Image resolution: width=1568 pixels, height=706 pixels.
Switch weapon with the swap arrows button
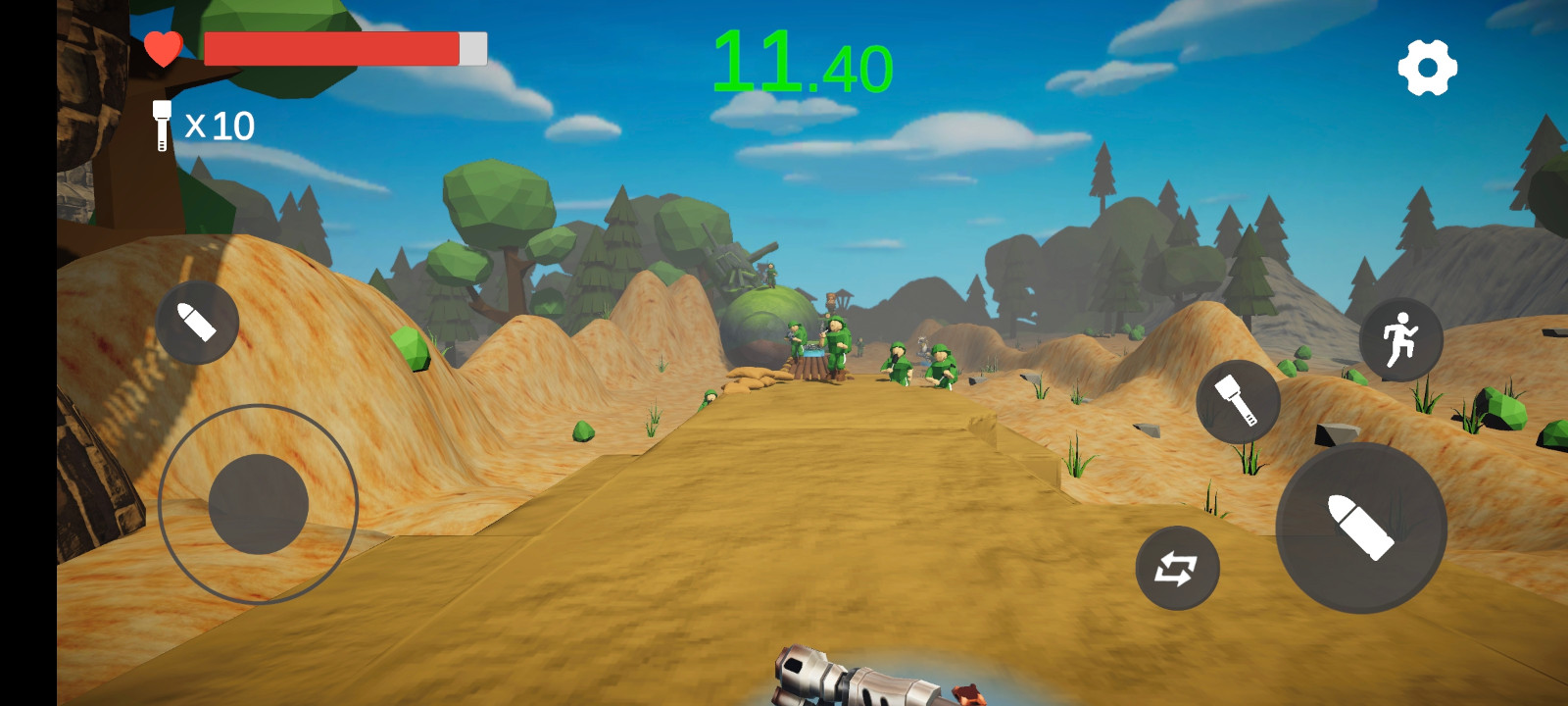click(x=1177, y=568)
